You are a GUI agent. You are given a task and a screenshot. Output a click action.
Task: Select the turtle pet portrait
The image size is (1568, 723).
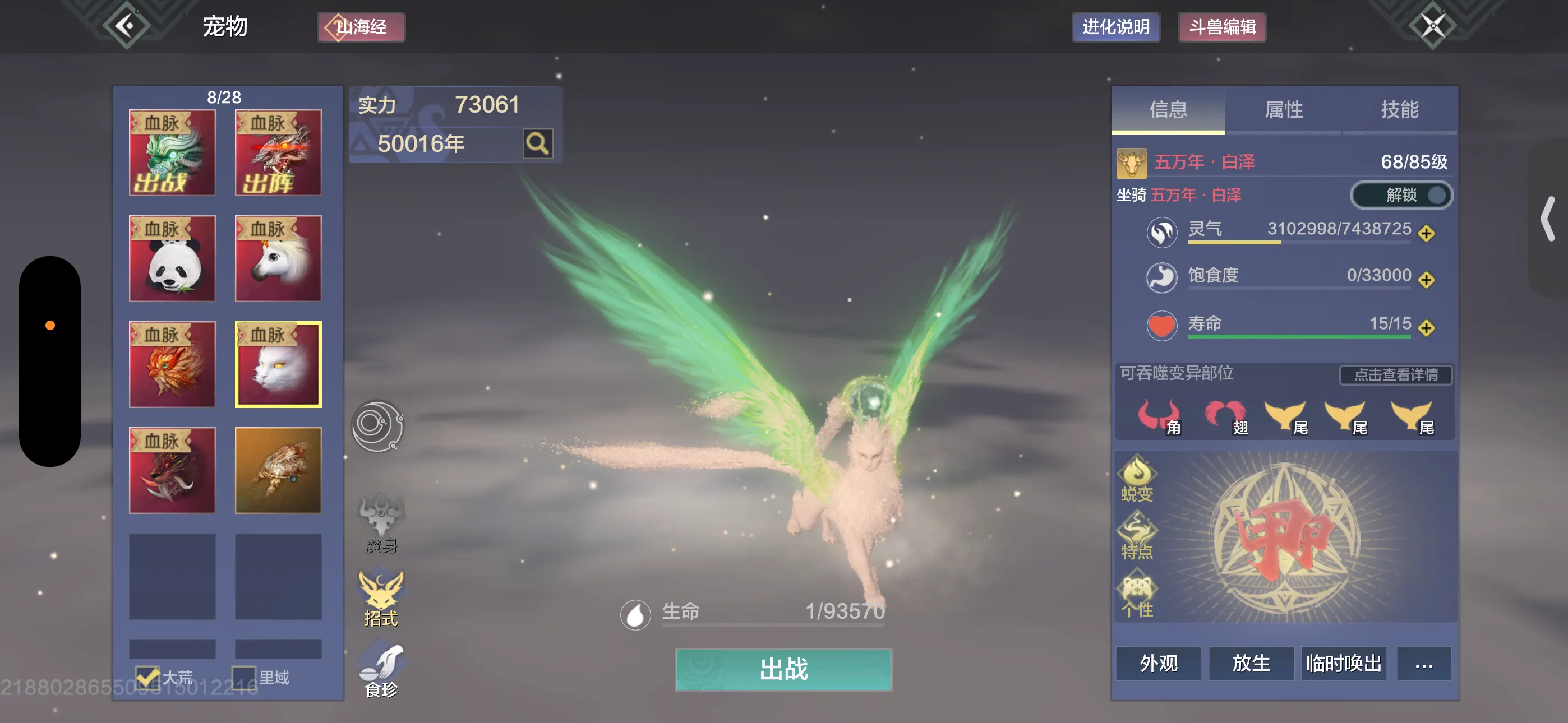point(278,470)
